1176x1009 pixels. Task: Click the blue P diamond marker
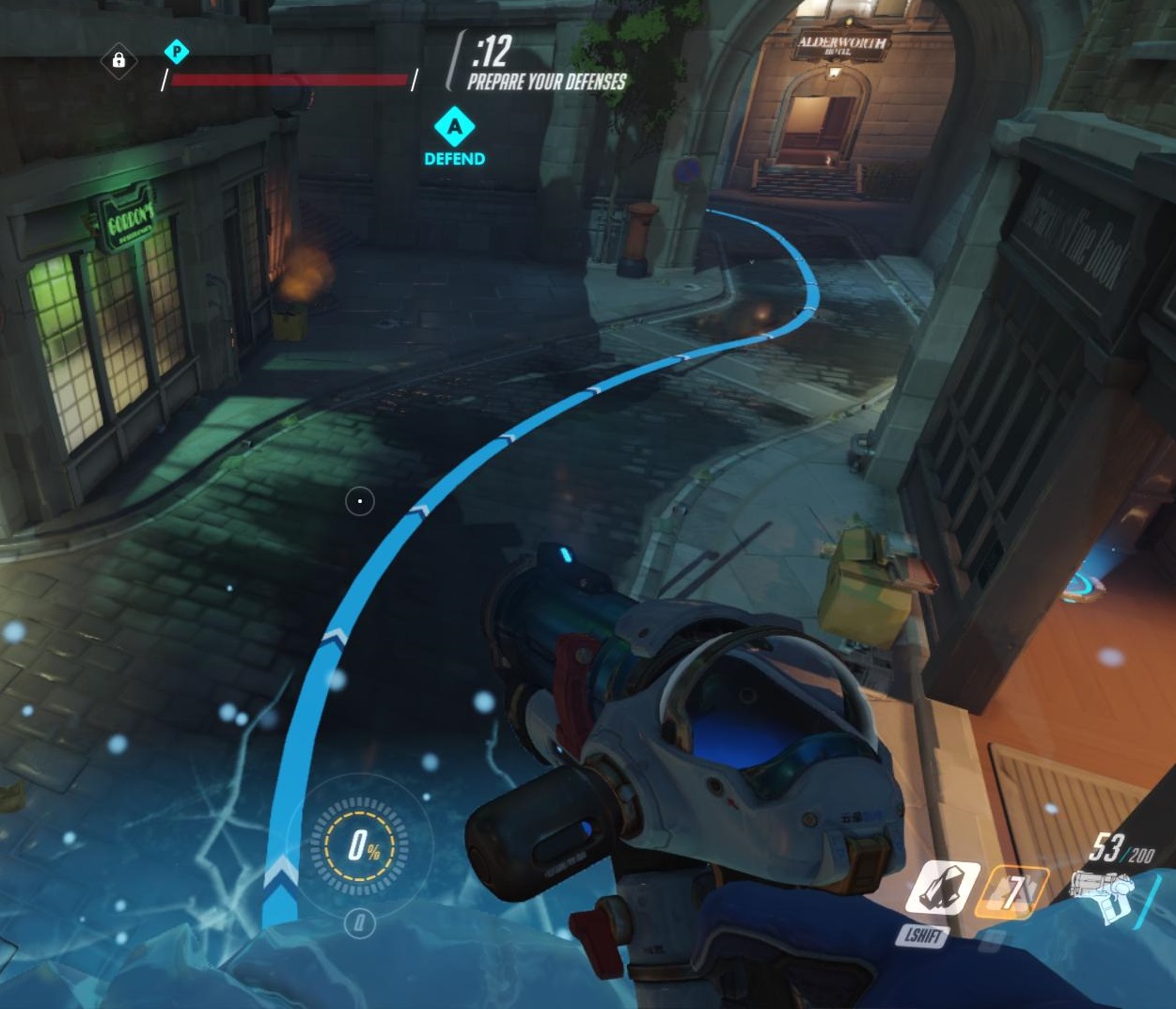click(x=176, y=52)
